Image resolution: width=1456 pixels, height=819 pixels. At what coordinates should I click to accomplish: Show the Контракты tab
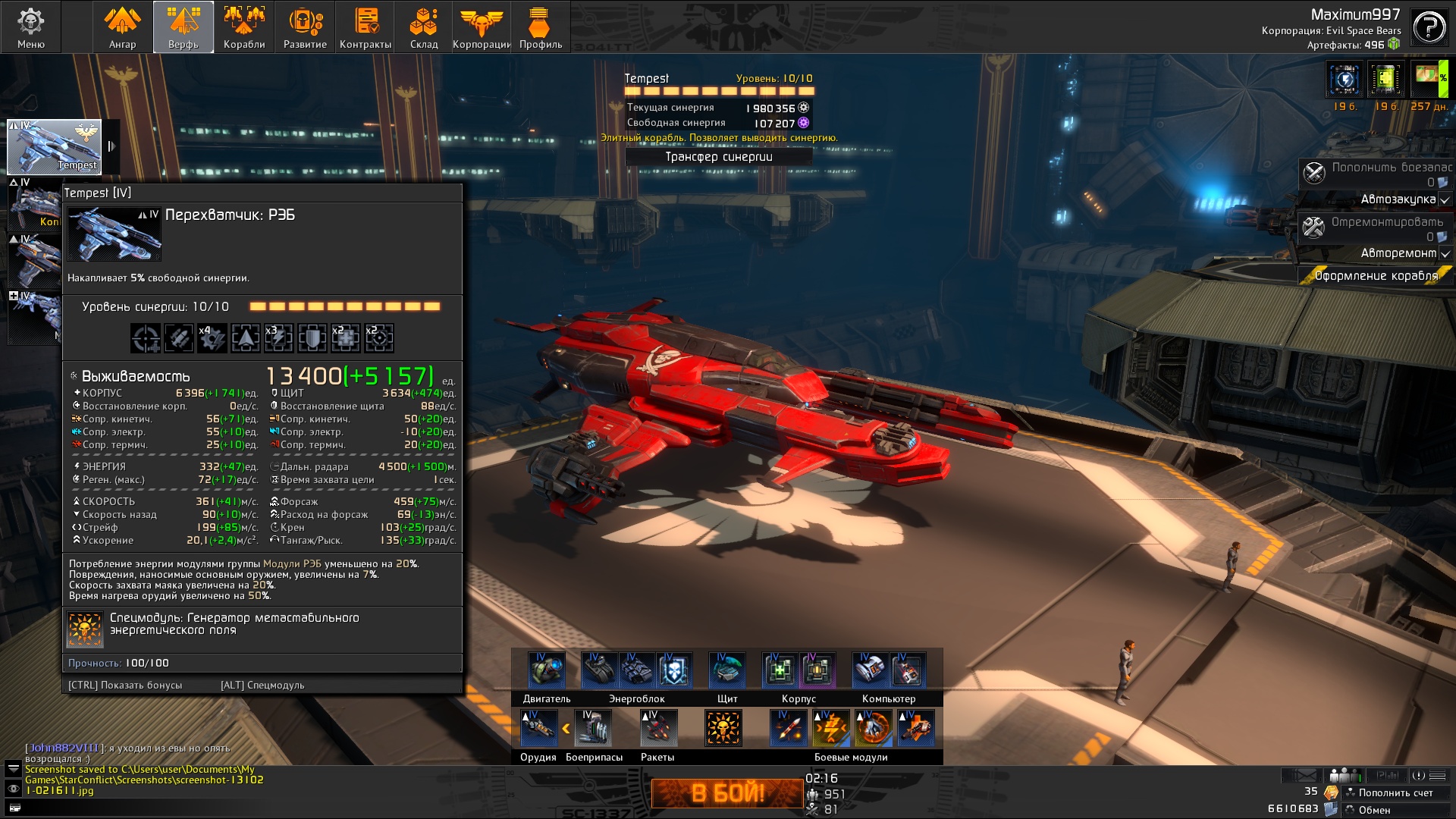click(366, 27)
